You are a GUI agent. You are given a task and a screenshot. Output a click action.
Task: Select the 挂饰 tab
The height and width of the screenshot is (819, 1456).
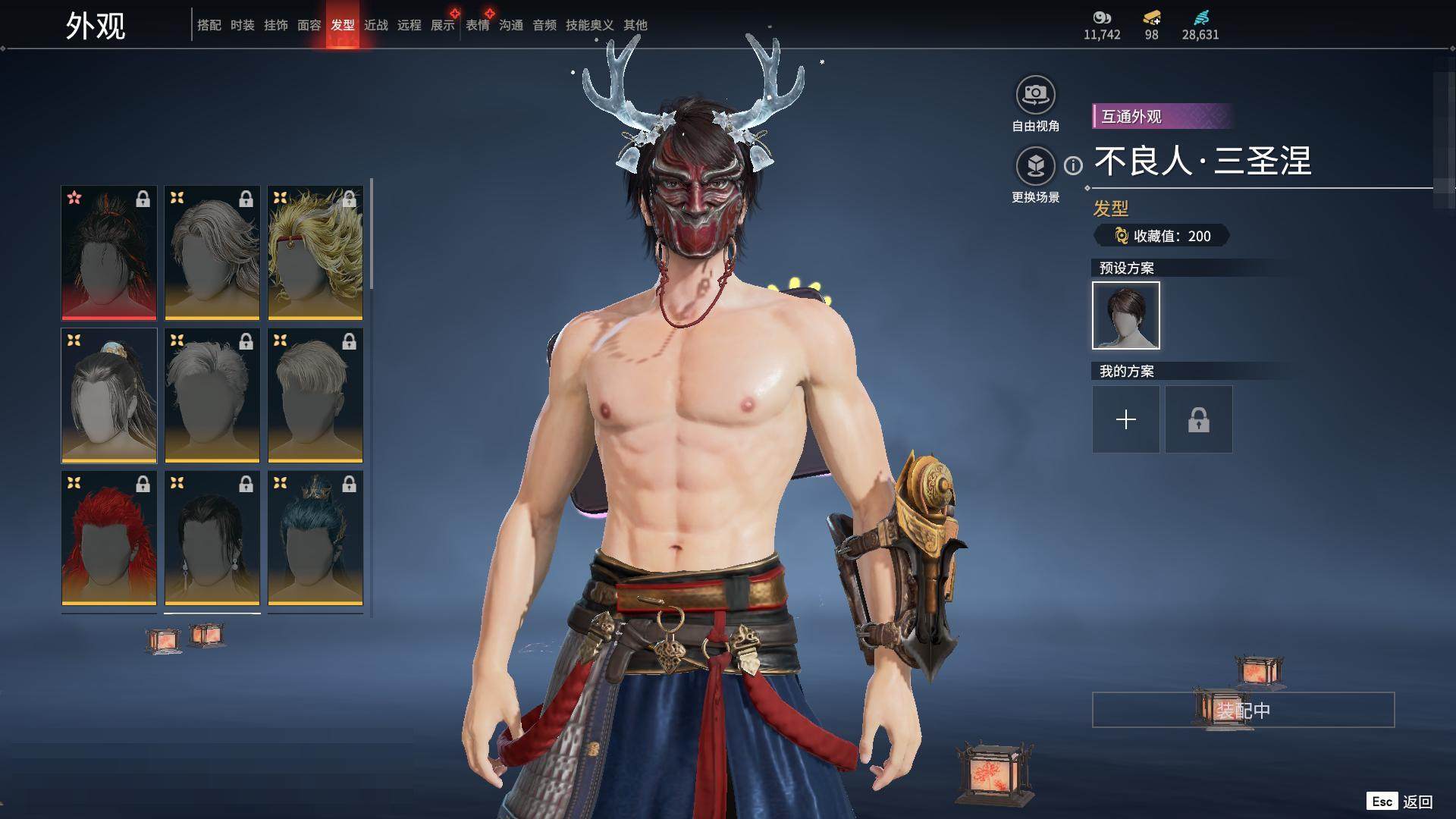click(x=275, y=25)
